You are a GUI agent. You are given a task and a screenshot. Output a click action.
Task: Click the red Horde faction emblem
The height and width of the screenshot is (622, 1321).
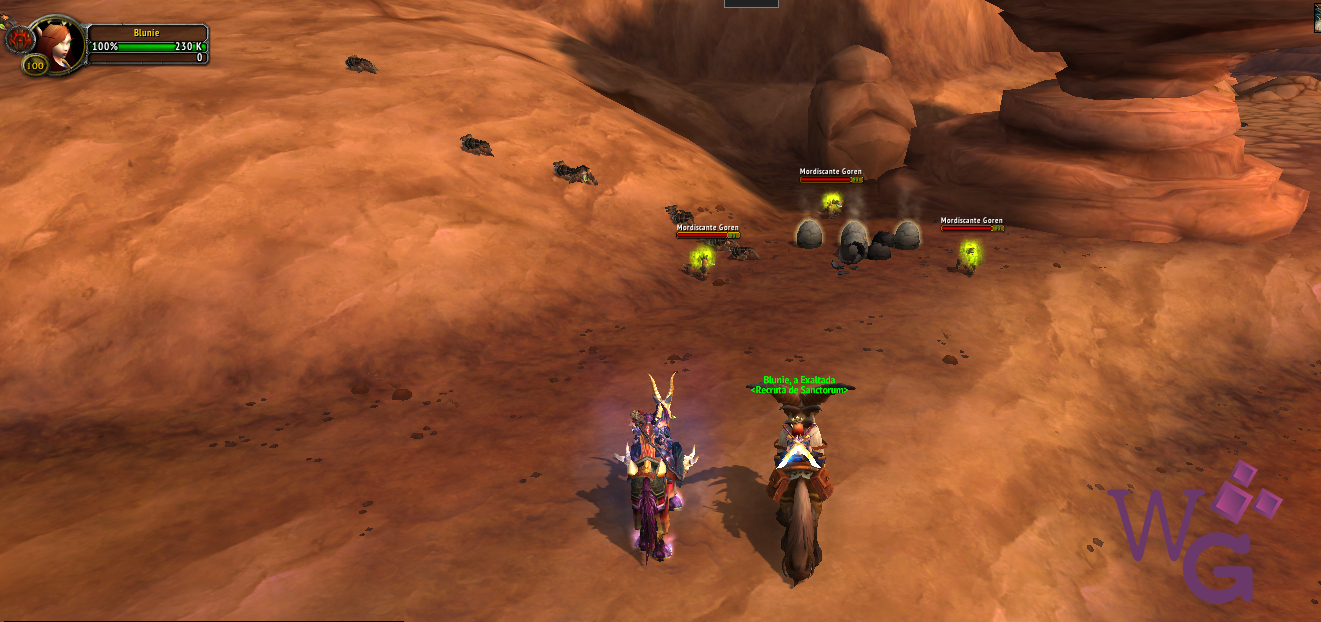[18, 39]
